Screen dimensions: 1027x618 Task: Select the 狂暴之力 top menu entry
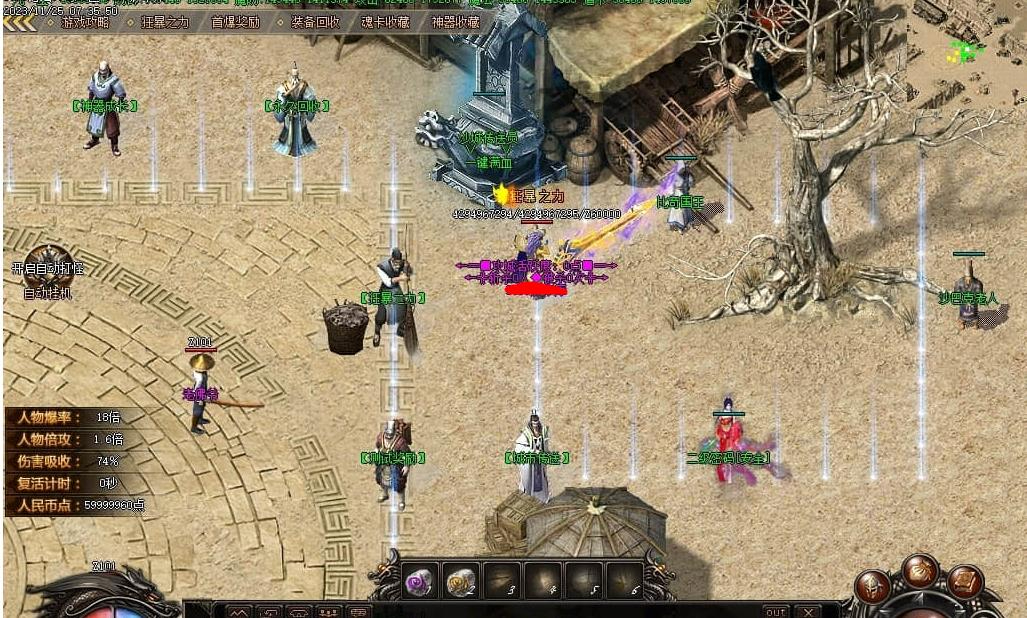pyautogui.click(x=164, y=22)
